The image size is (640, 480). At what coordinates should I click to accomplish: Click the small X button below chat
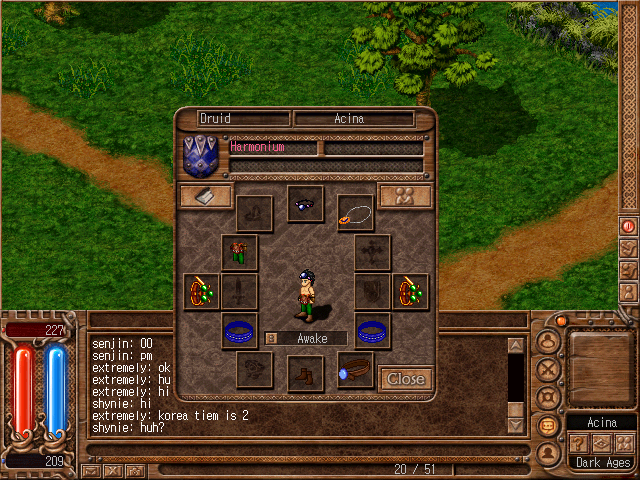[x=113, y=470]
